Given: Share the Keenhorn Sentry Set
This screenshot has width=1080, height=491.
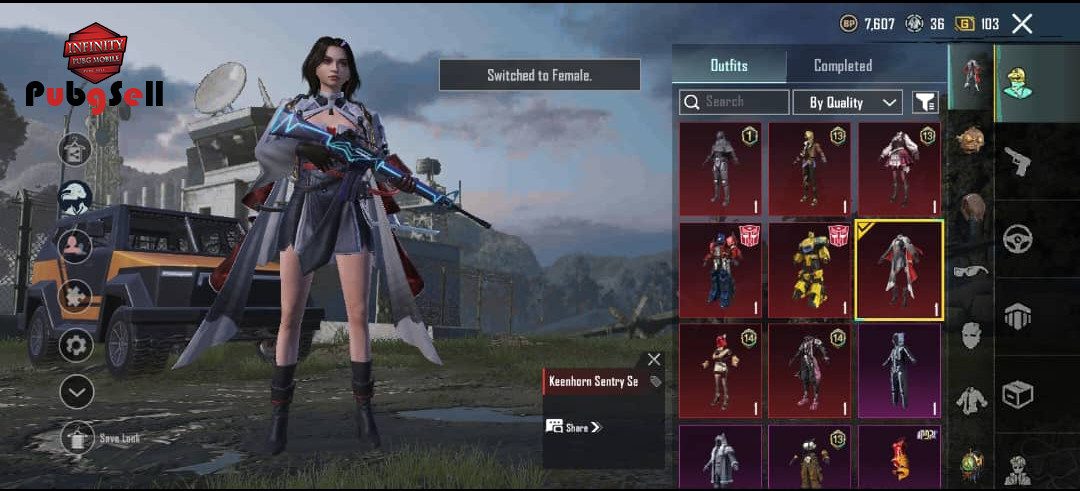Looking at the screenshot, I should click(575, 427).
